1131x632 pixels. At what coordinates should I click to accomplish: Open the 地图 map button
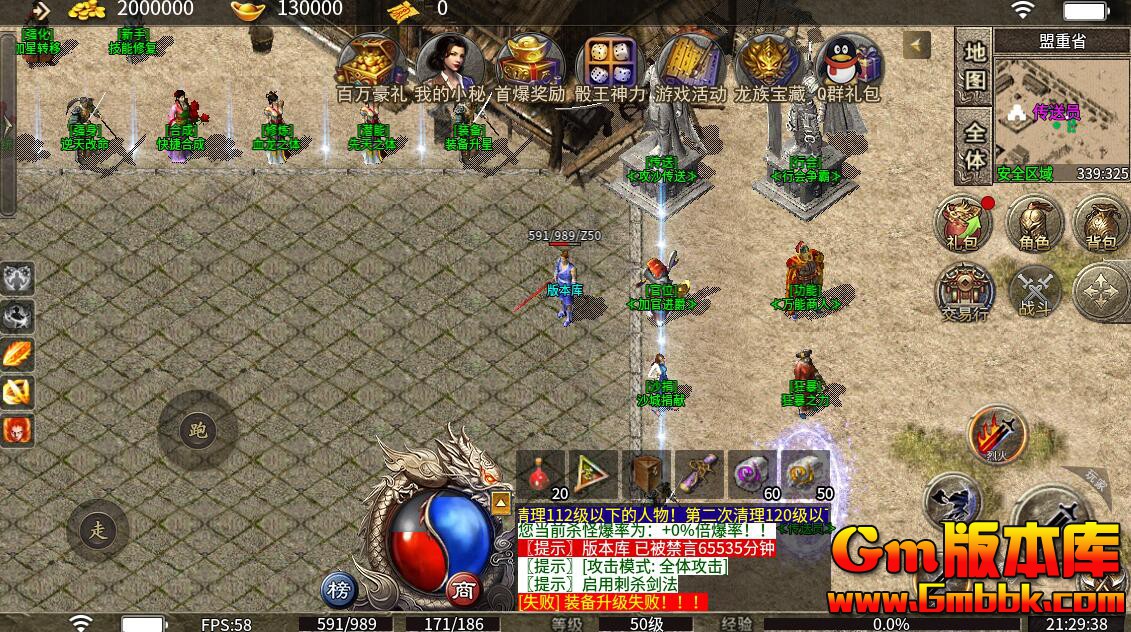(975, 66)
